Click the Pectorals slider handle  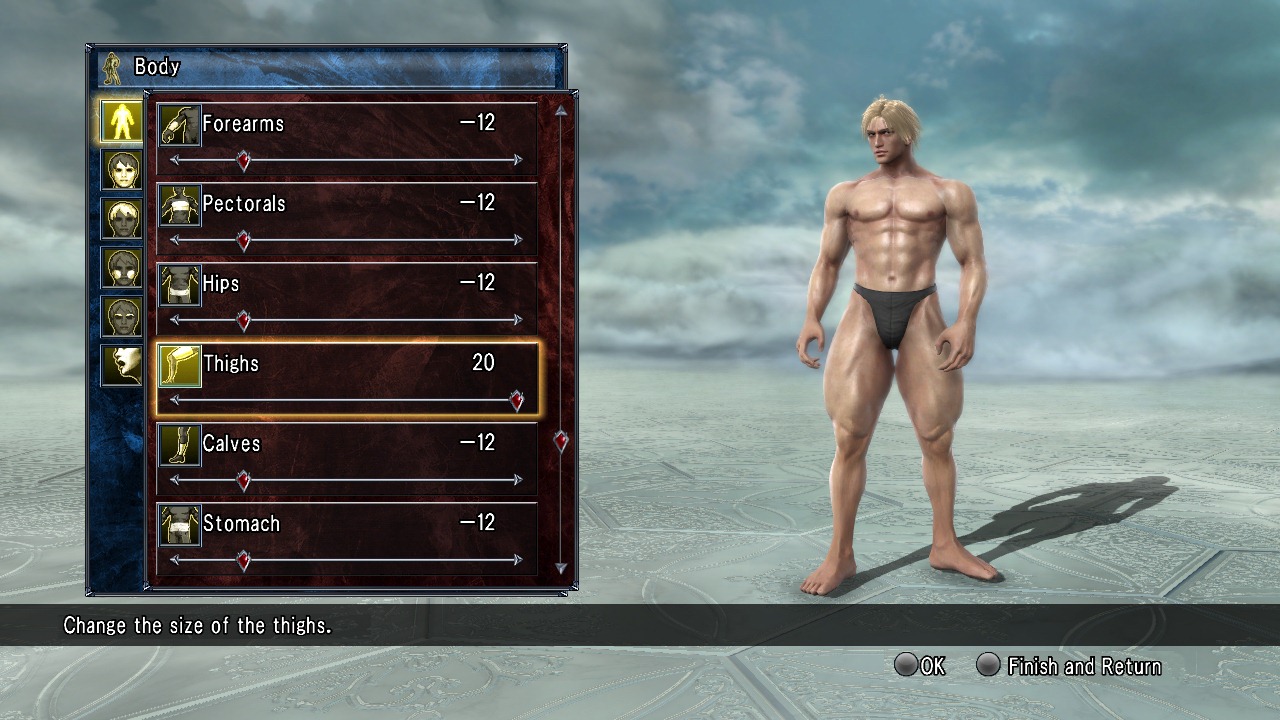pos(243,240)
